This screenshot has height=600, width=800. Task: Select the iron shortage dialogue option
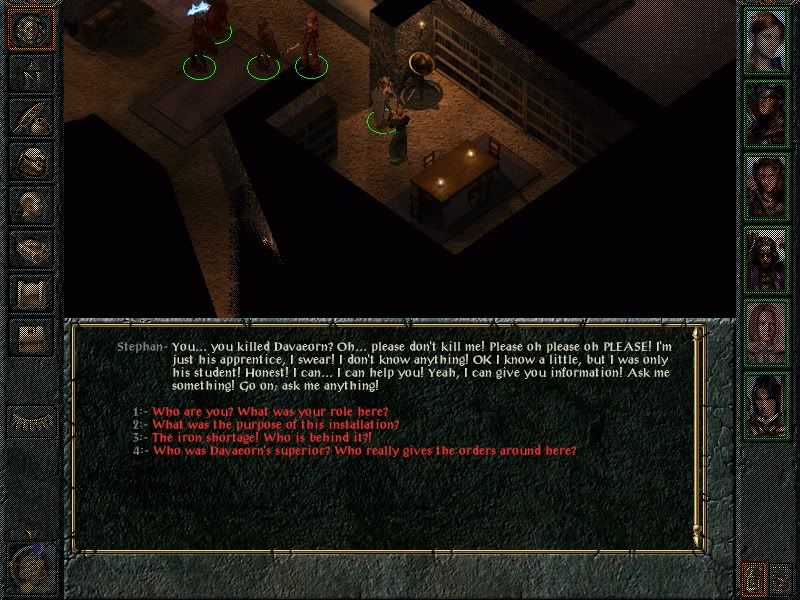point(262,438)
